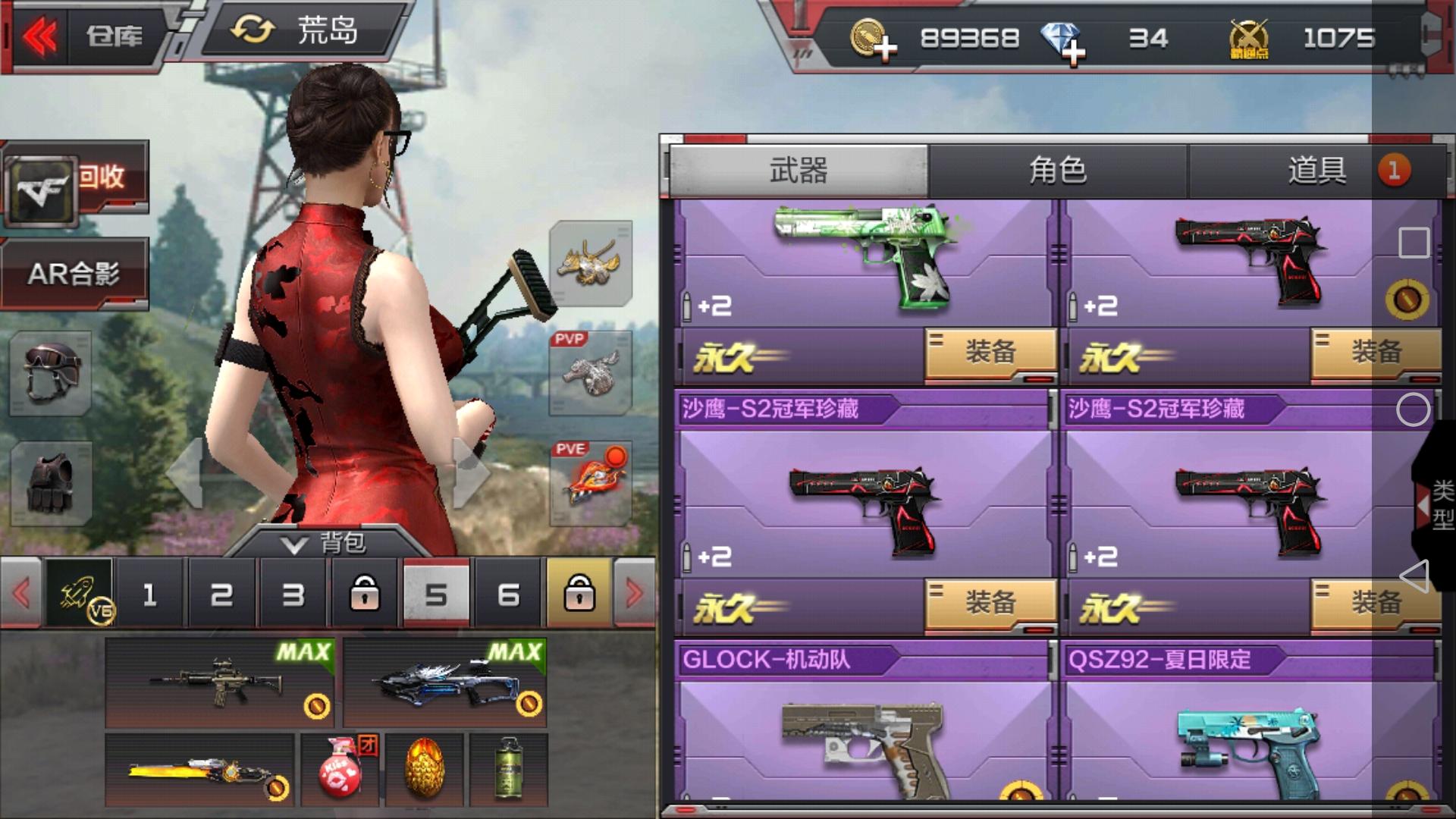1456x819 pixels.
Task: Switch to the 角色 character tab
Action: (x=1057, y=171)
